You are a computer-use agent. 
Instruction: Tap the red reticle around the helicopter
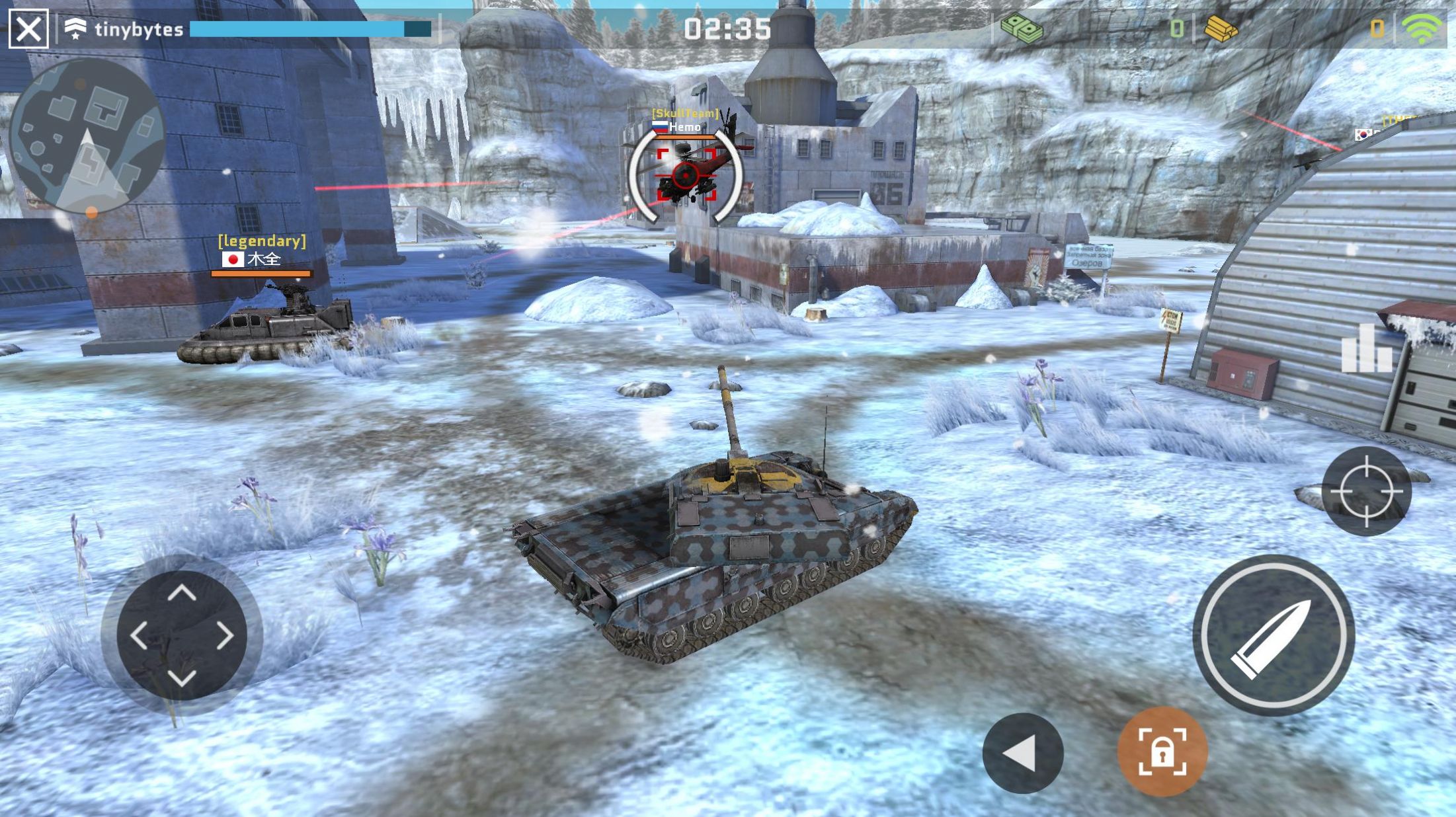tap(686, 176)
